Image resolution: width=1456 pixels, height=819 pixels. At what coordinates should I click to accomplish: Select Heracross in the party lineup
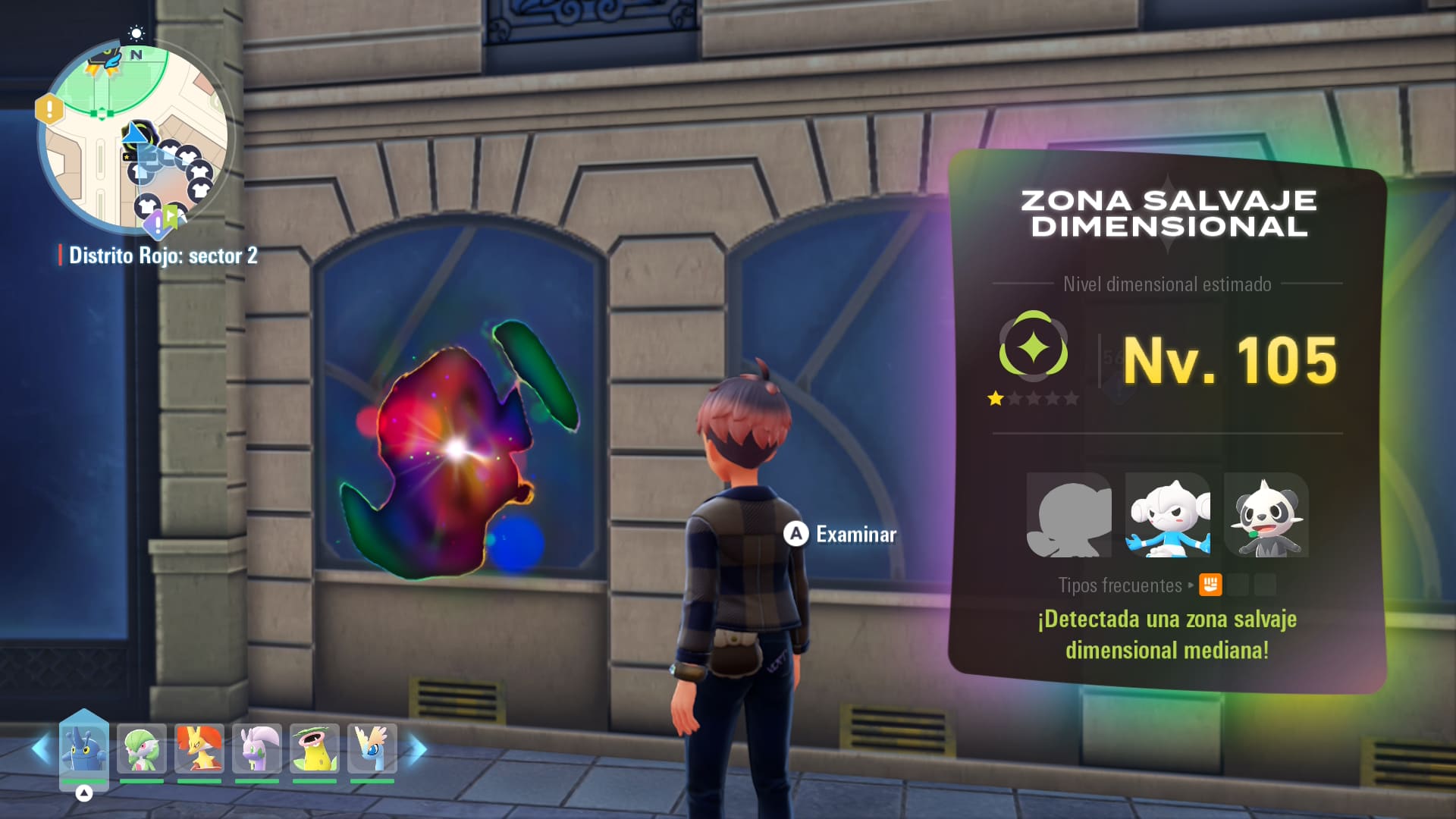83,747
